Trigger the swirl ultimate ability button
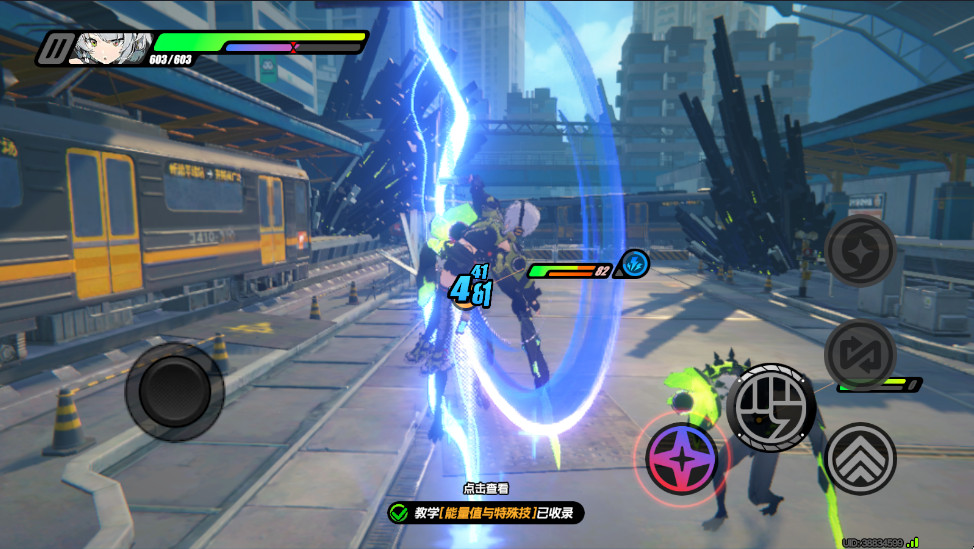This screenshot has height=549, width=974. tap(859, 251)
